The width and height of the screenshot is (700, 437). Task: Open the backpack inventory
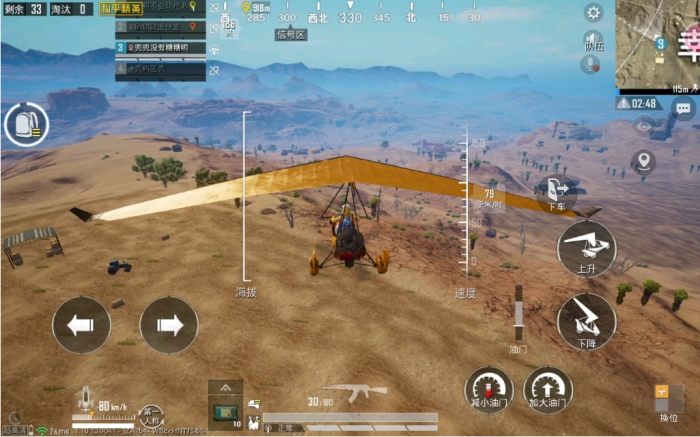click(x=25, y=126)
